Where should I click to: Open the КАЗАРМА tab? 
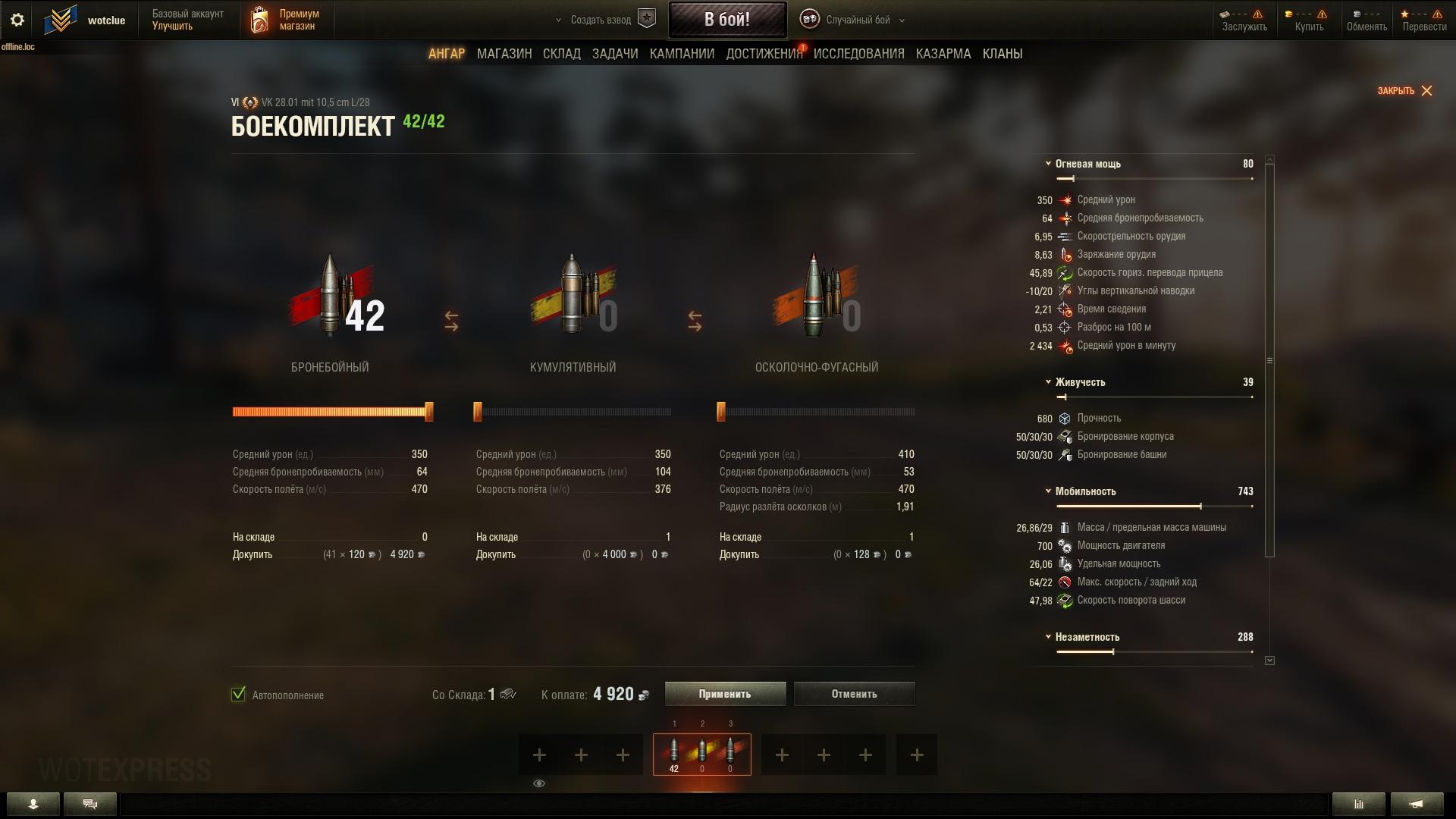943,54
